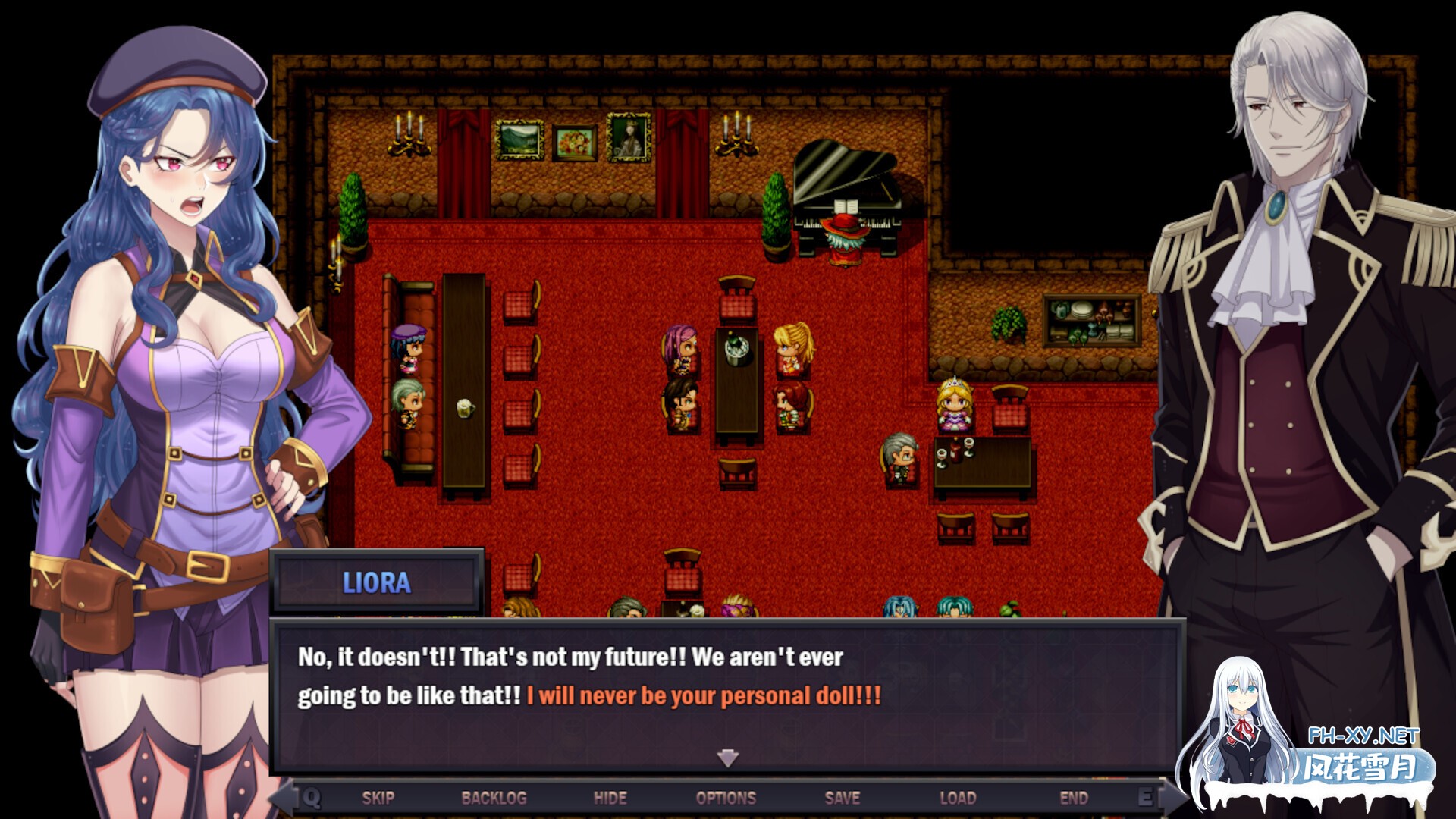The height and width of the screenshot is (819, 1456).
Task: Click LOAD to restore a saved game
Action: click(958, 798)
